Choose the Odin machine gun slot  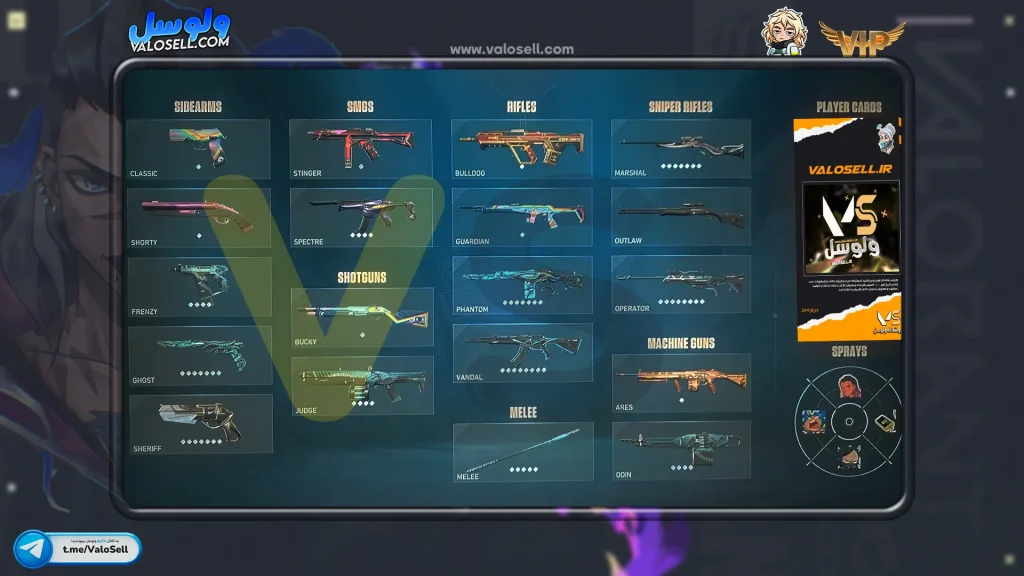680,451
